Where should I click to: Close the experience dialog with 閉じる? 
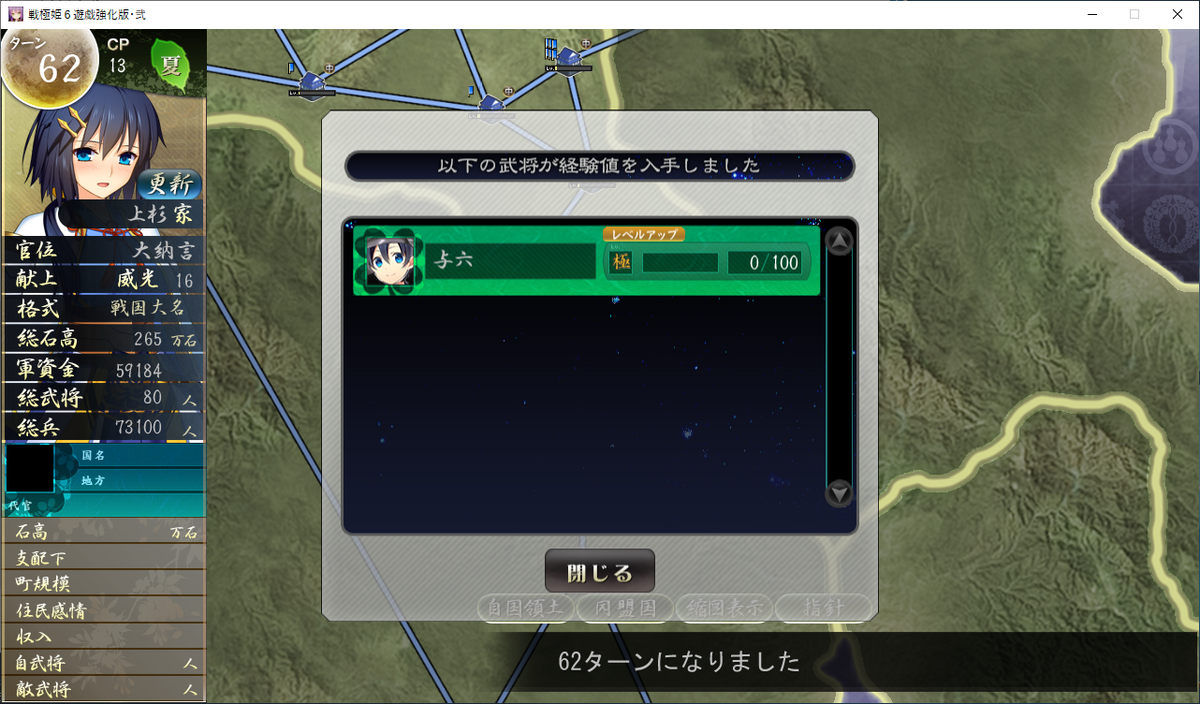600,572
